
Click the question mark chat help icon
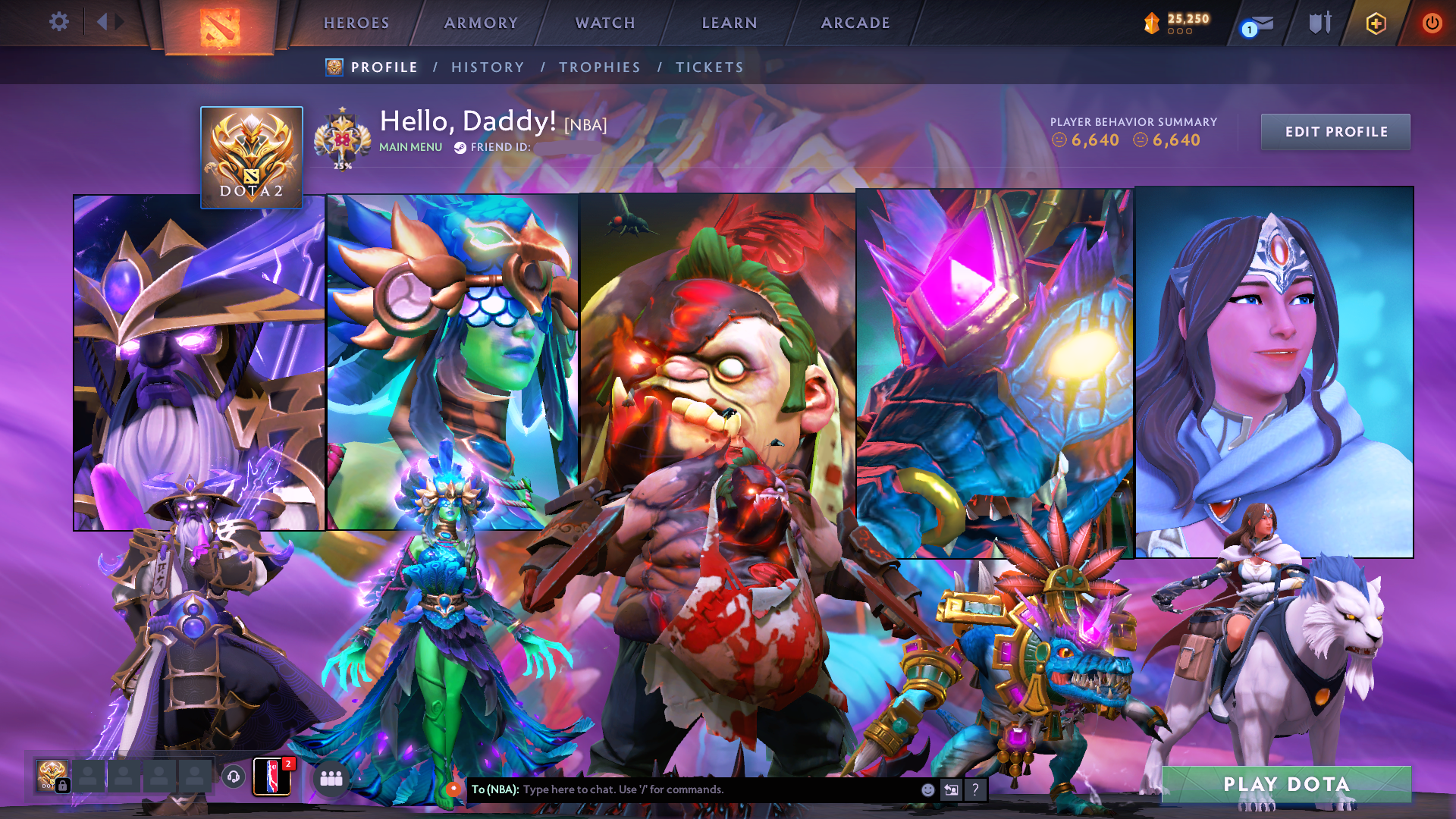[975, 789]
